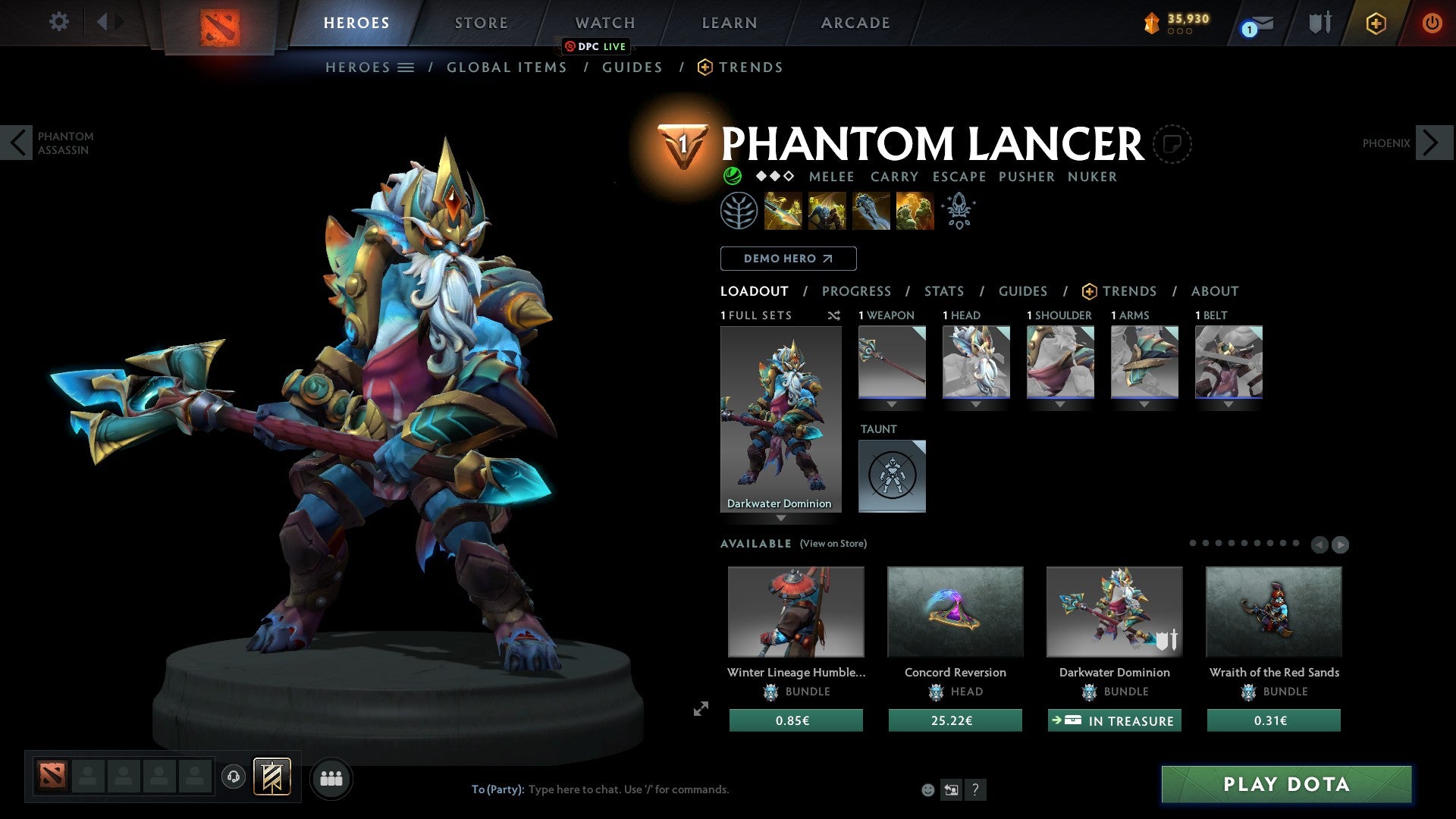Open the Heroes hamburger menu
The width and height of the screenshot is (1456, 819).
(x=405, y=67)
